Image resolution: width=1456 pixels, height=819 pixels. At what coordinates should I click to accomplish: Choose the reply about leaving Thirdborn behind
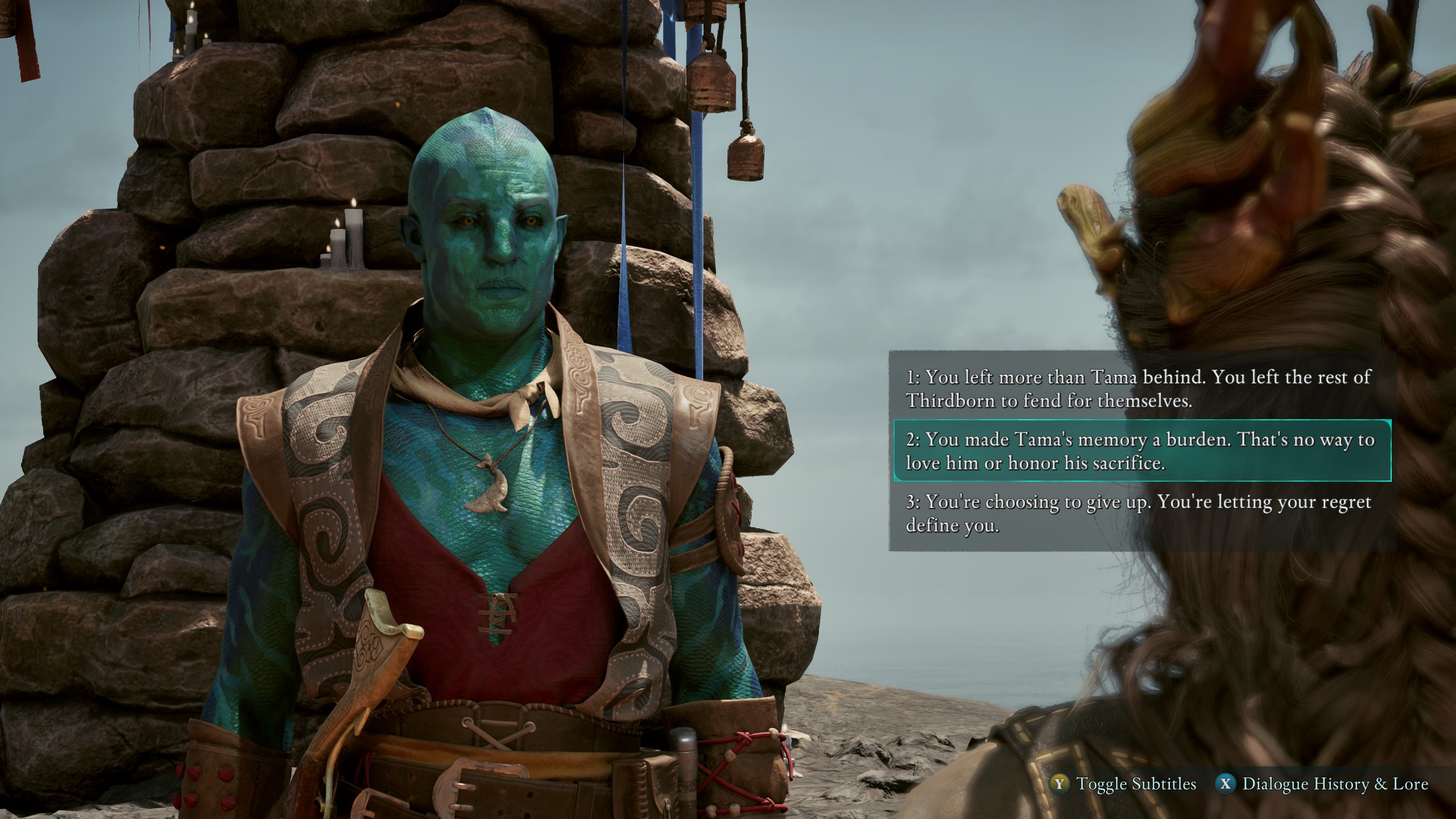point(1137,389)
